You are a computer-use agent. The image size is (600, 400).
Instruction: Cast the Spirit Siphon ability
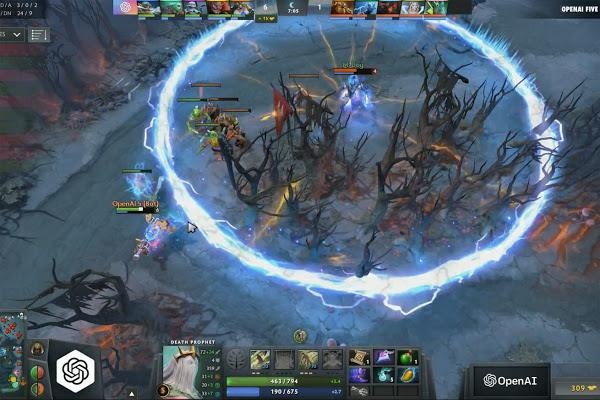coord(308,360)
